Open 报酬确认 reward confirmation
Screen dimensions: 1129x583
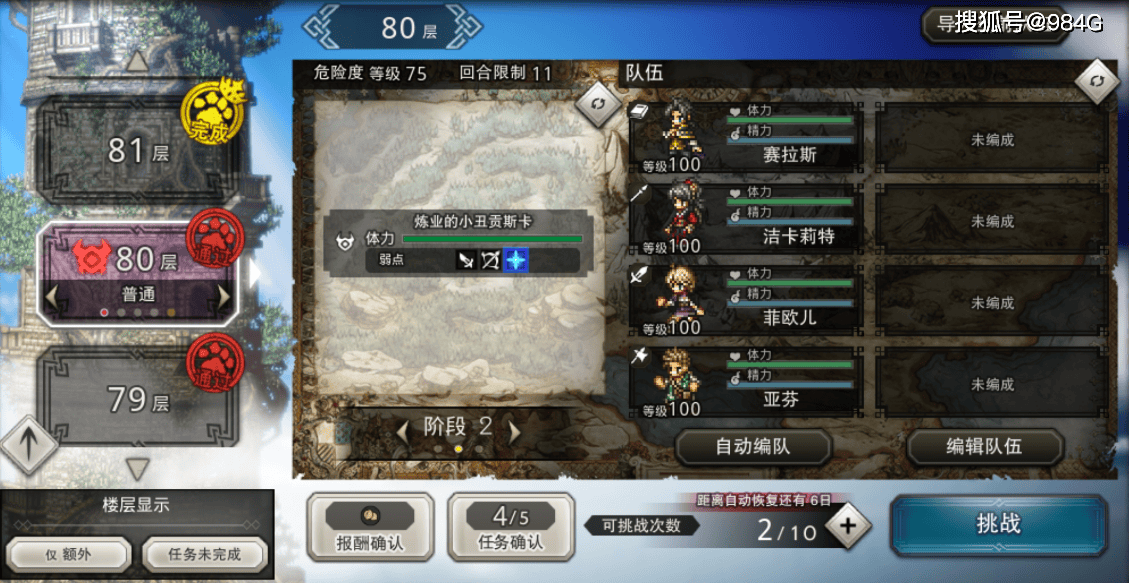(x=370, y=525)
